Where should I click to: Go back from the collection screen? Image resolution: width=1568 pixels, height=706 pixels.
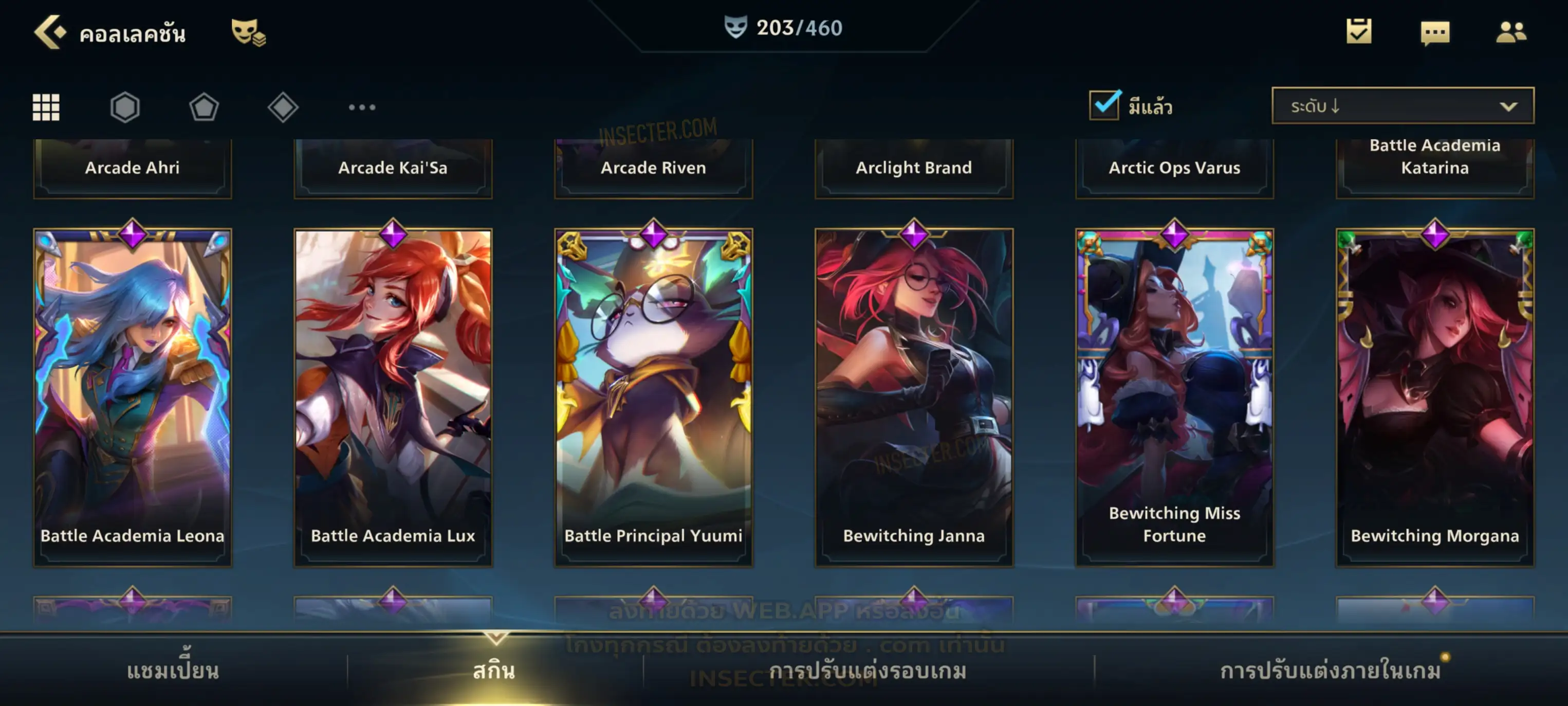(50, 32)
